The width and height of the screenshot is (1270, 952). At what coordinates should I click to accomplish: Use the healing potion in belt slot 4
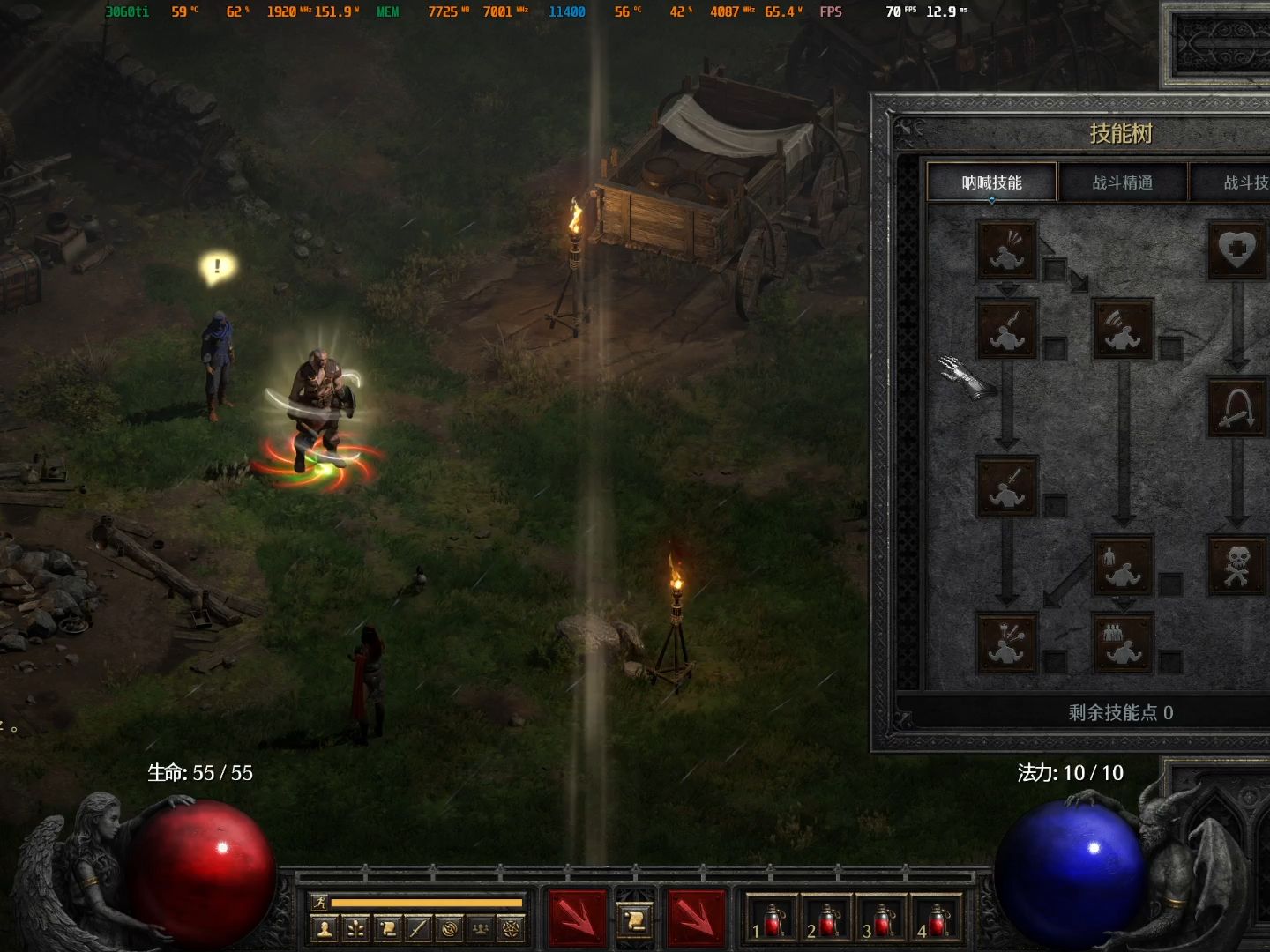(937, 919)
